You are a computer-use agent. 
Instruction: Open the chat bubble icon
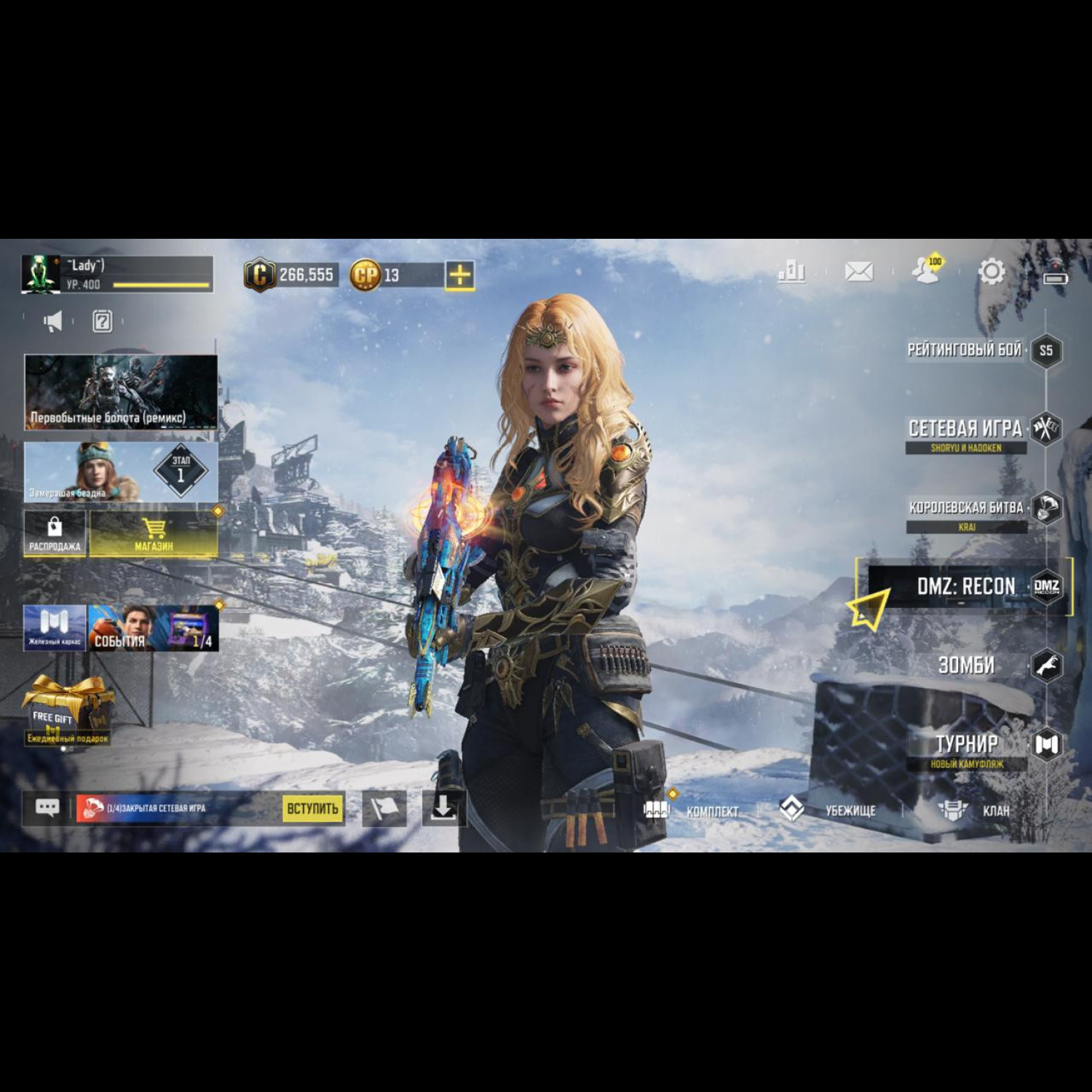click(47, 808)
